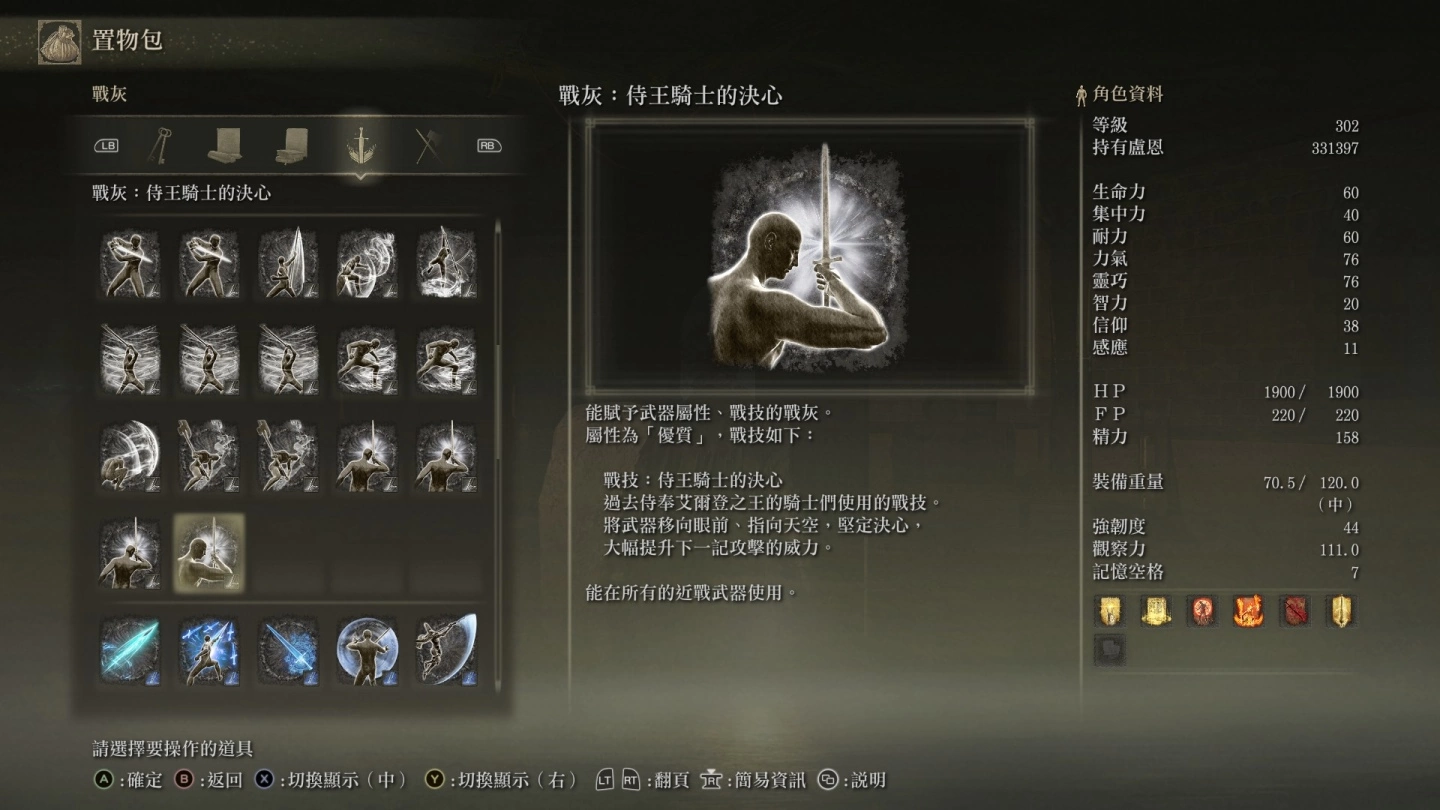
Task: Choose the crouching figure with curved arc ash
Action: tap(130, 456)
